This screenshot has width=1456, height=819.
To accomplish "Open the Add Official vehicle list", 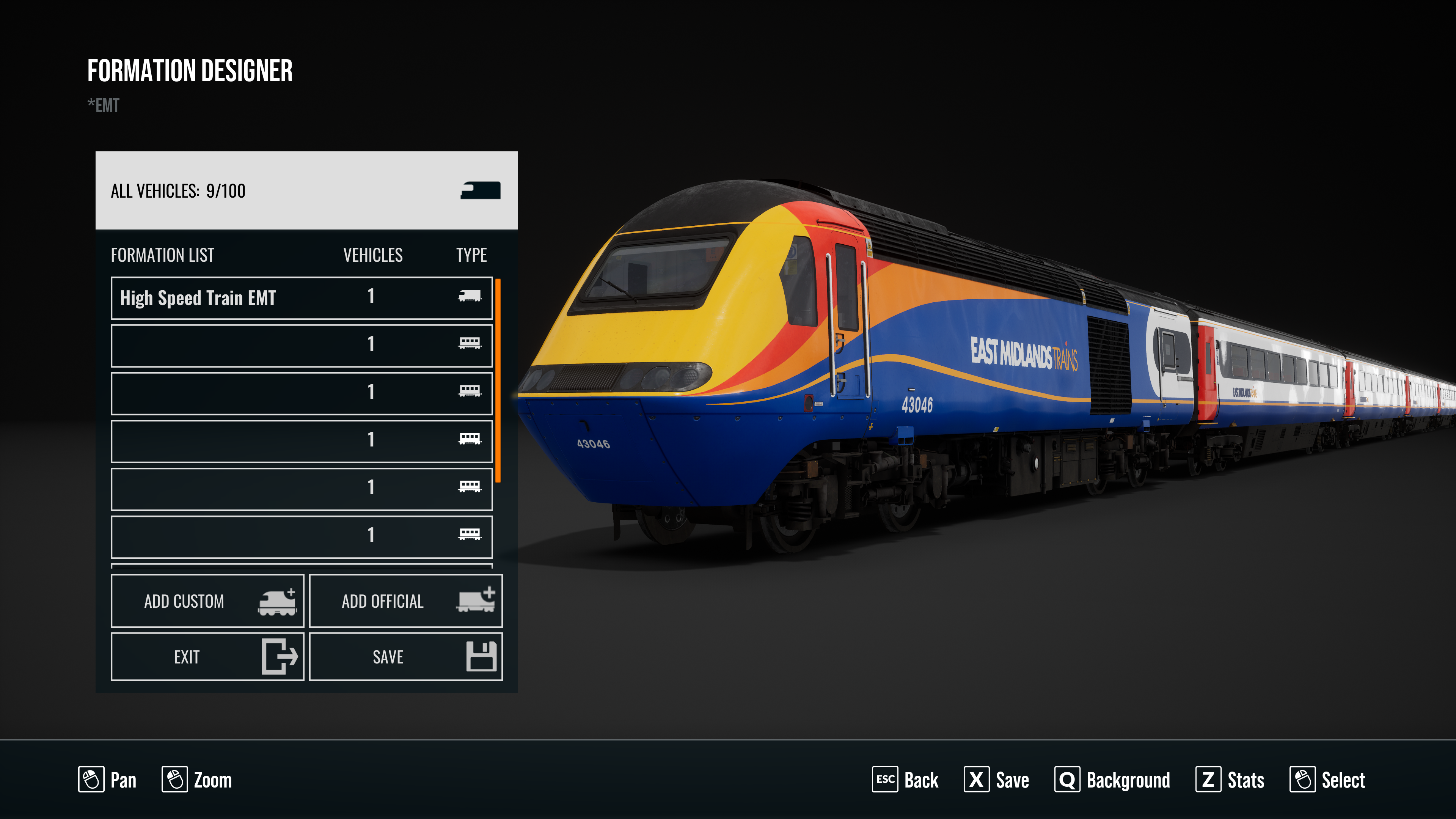I will tap(405, 601).
